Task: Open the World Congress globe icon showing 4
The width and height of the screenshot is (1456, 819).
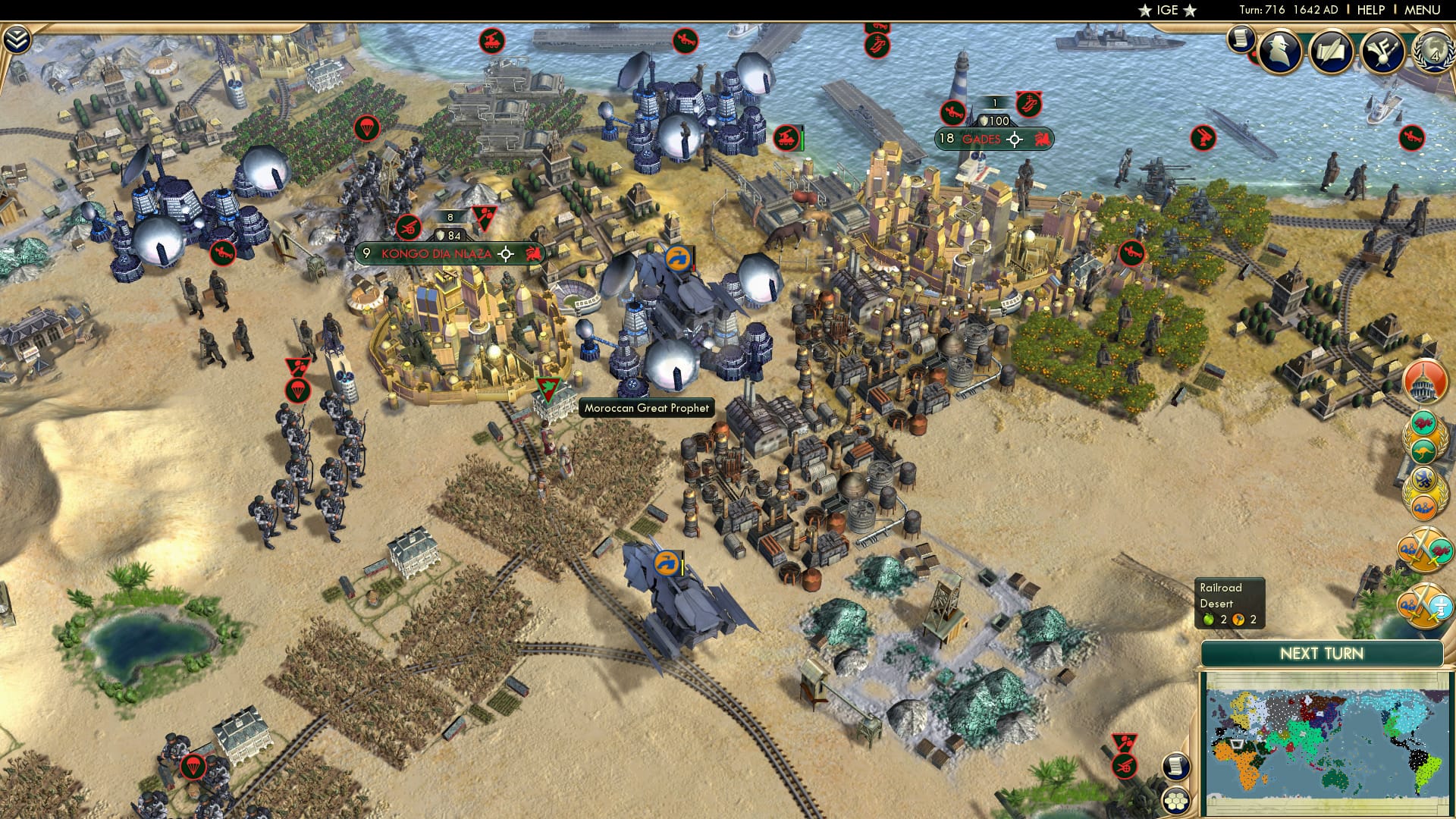Action: (x=1432, y=53)
